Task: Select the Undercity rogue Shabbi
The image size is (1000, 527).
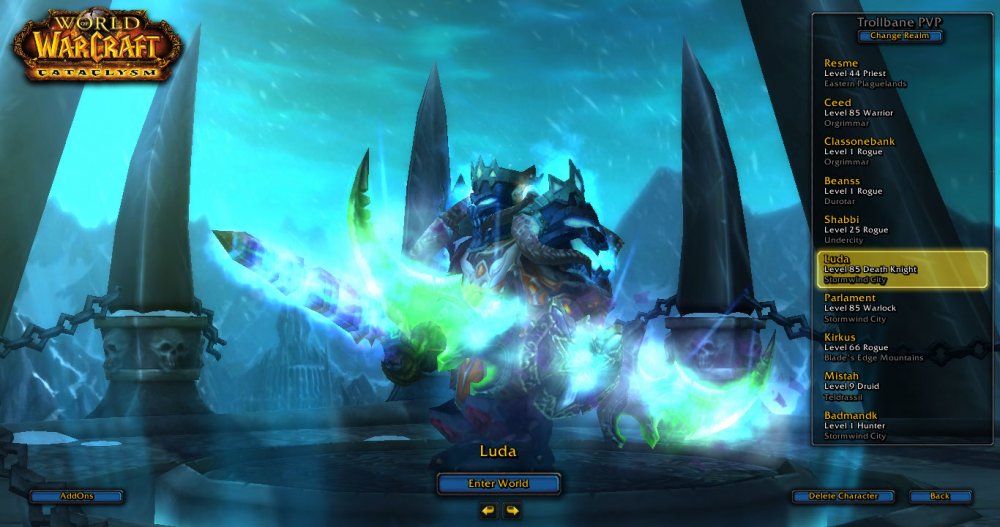Action: pyautogui.click(x=880, y=229)
